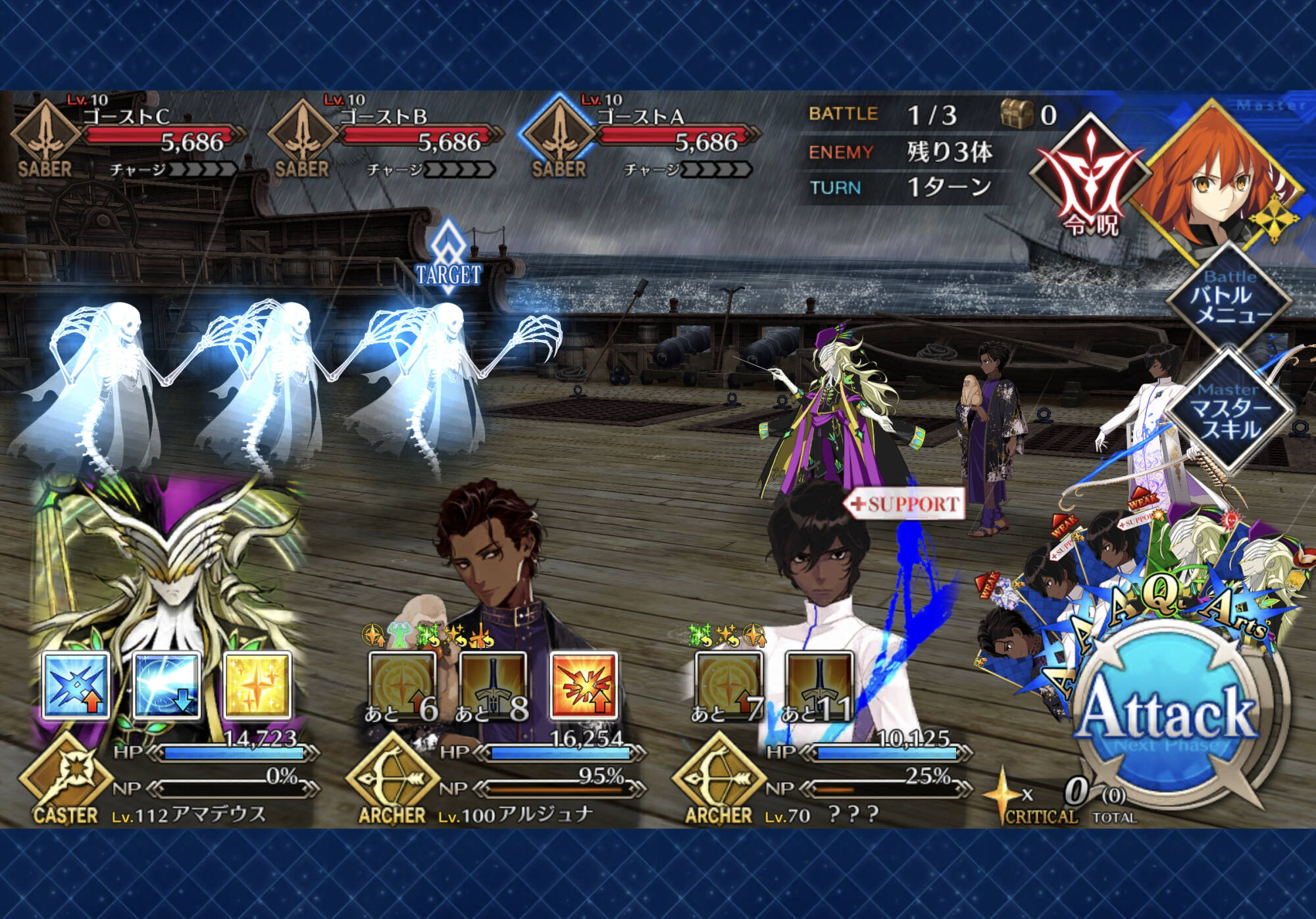Start the attack phase with the Attack button
Viewport: 1316px width, 919px height.
1169,715
